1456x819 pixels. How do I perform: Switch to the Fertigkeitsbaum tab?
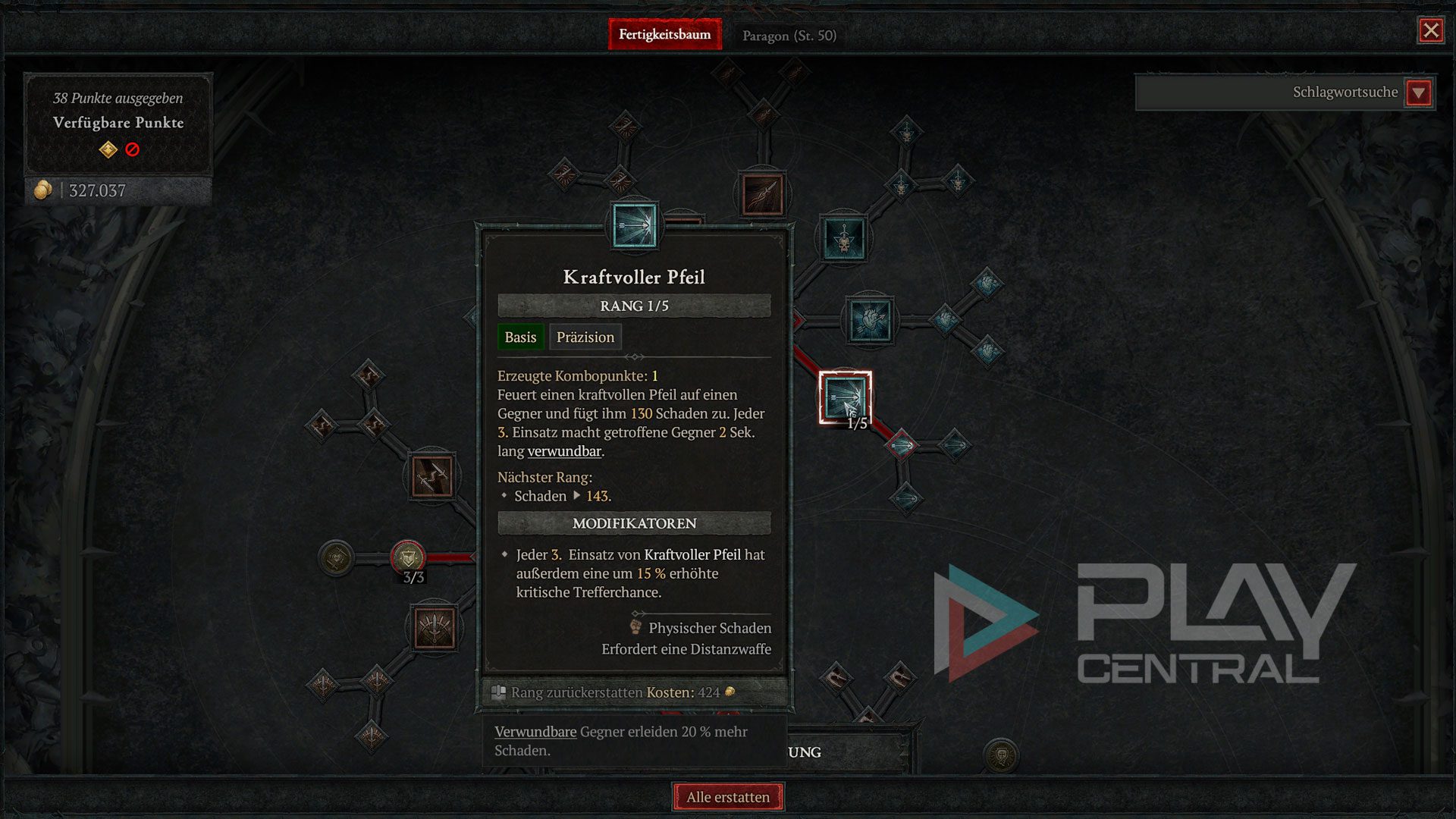664,35
